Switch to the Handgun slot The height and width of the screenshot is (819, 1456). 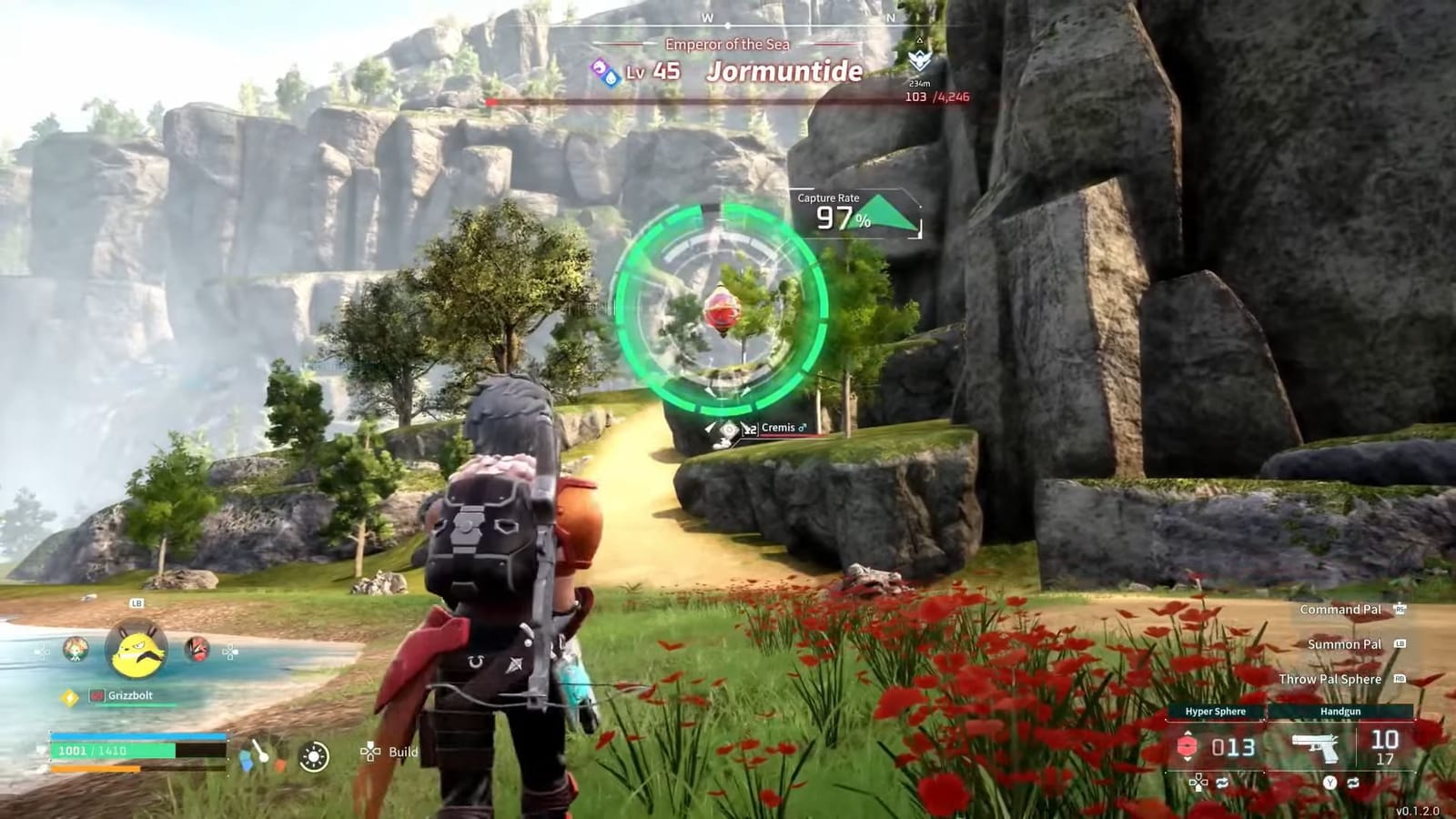pos(1340,712)
